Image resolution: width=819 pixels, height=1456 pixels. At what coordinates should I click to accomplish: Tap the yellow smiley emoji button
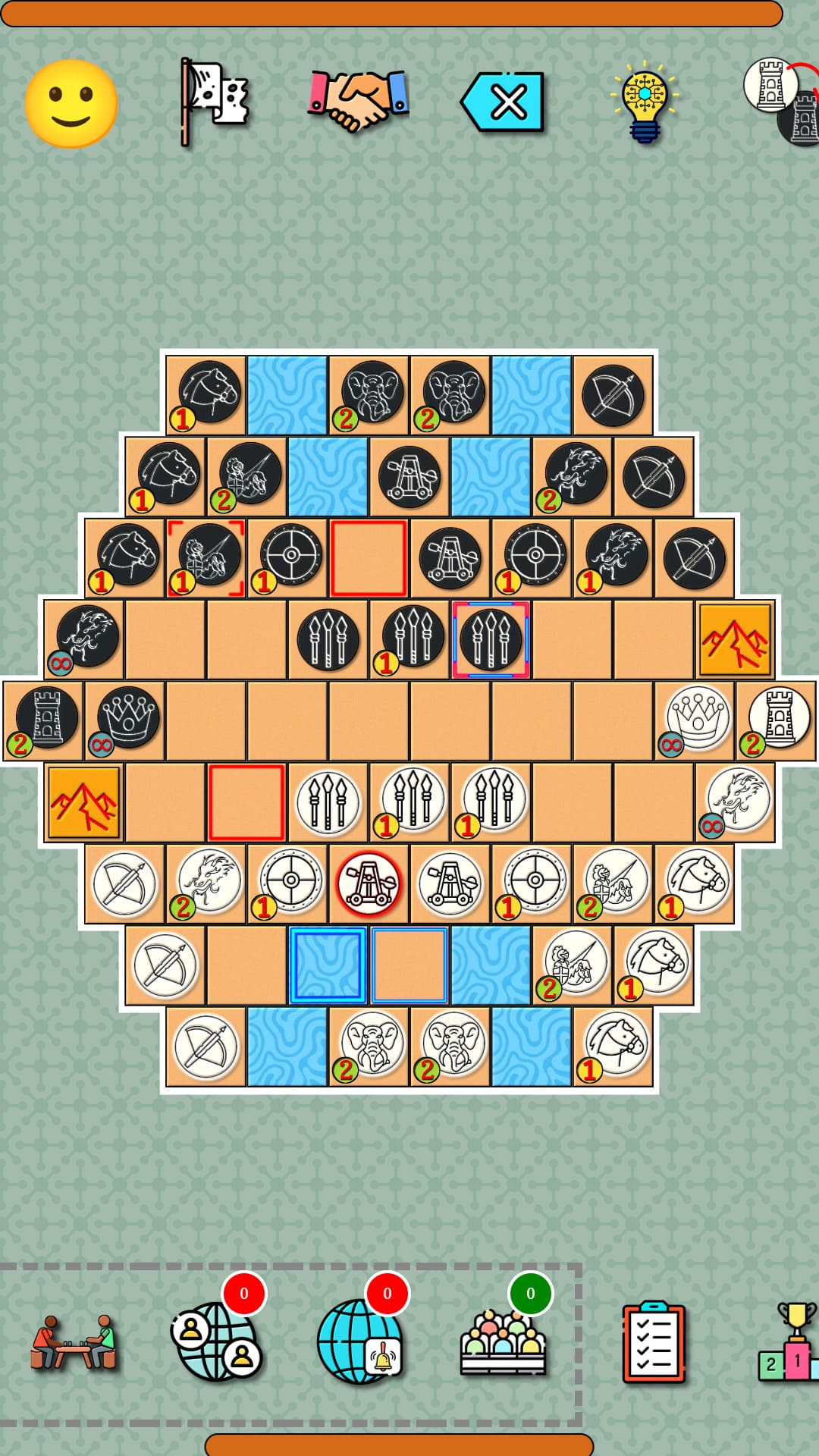pyautogui.click(x=71, y=104)
